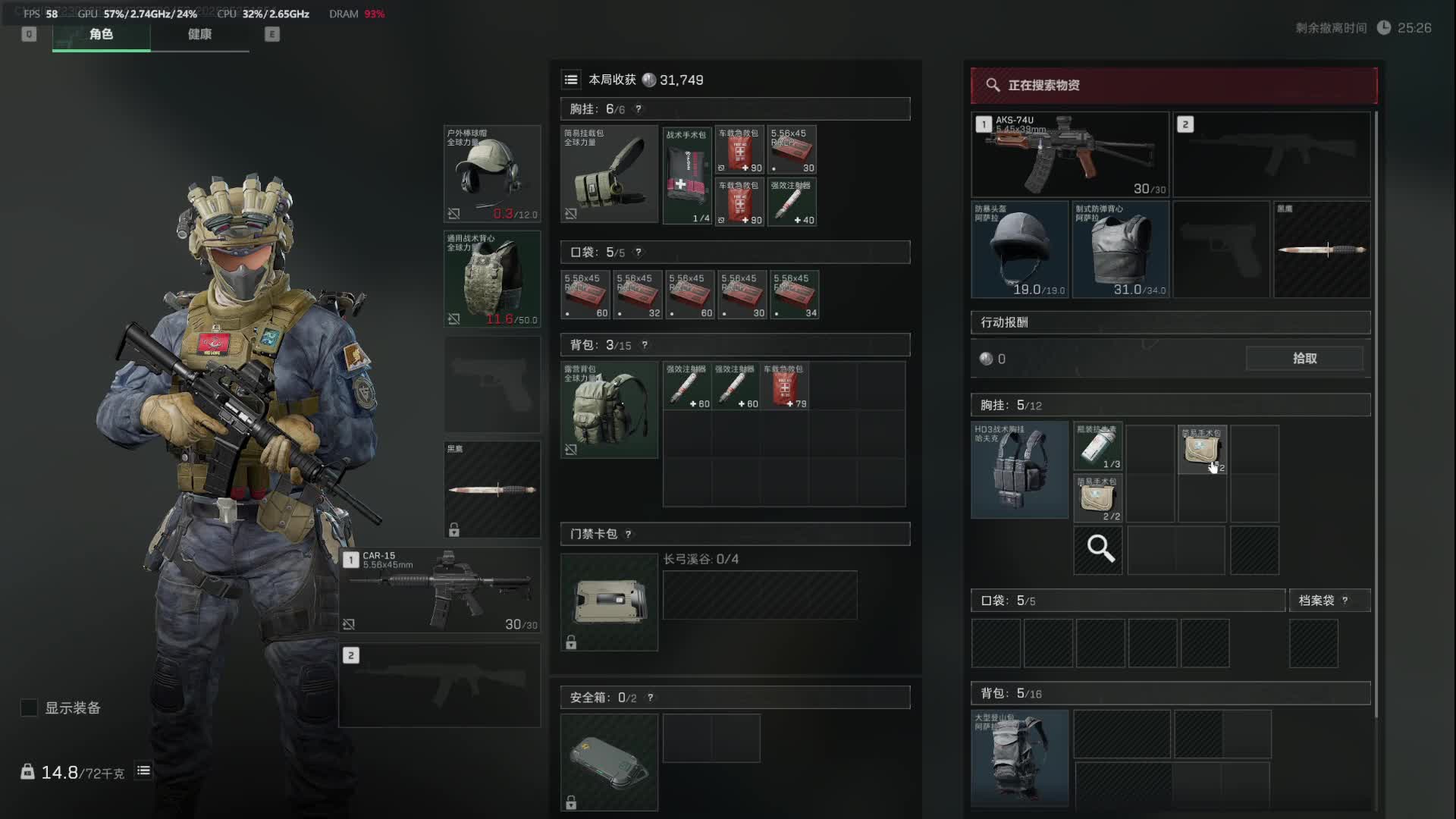The height and width of the screenshot is (819, 1456).
Task: Select the CAR-15 rifle slot
Action: pyautogui.click(x=440, y=590)
